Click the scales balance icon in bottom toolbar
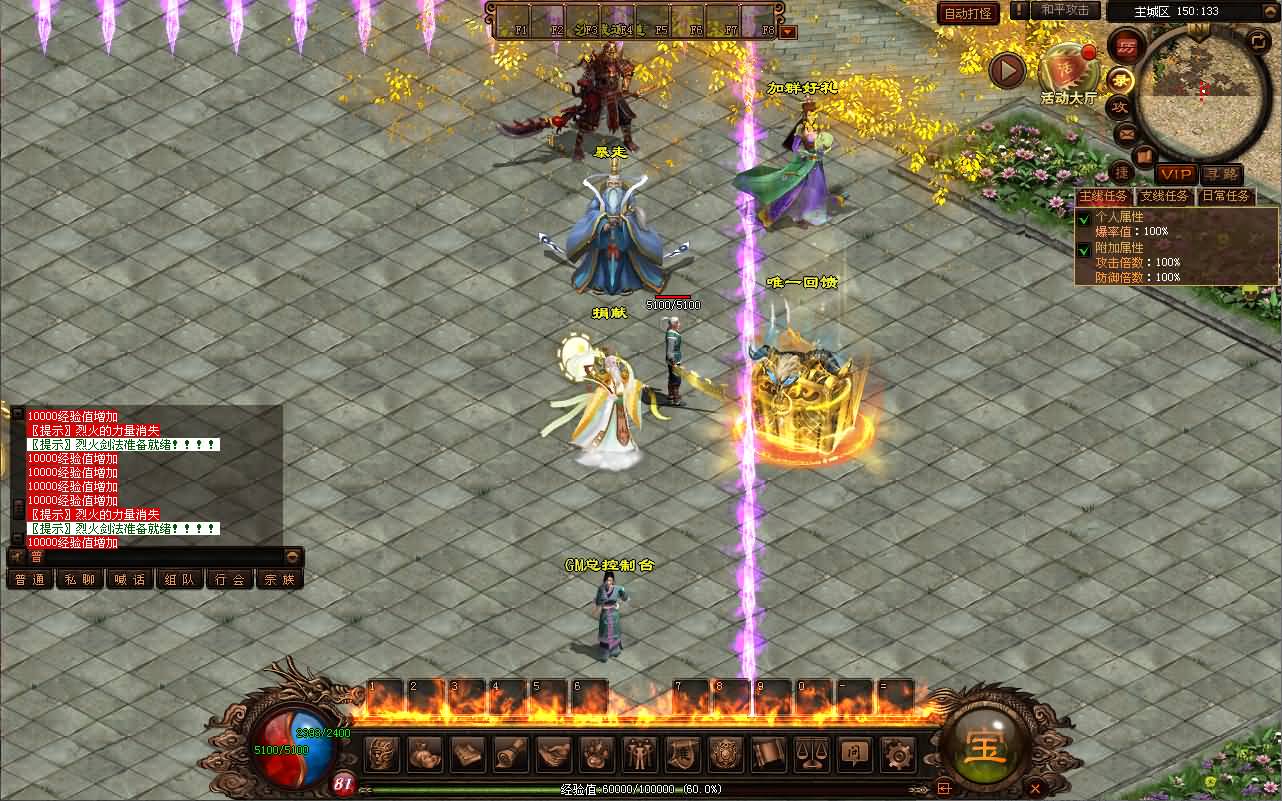 (810, 753)
